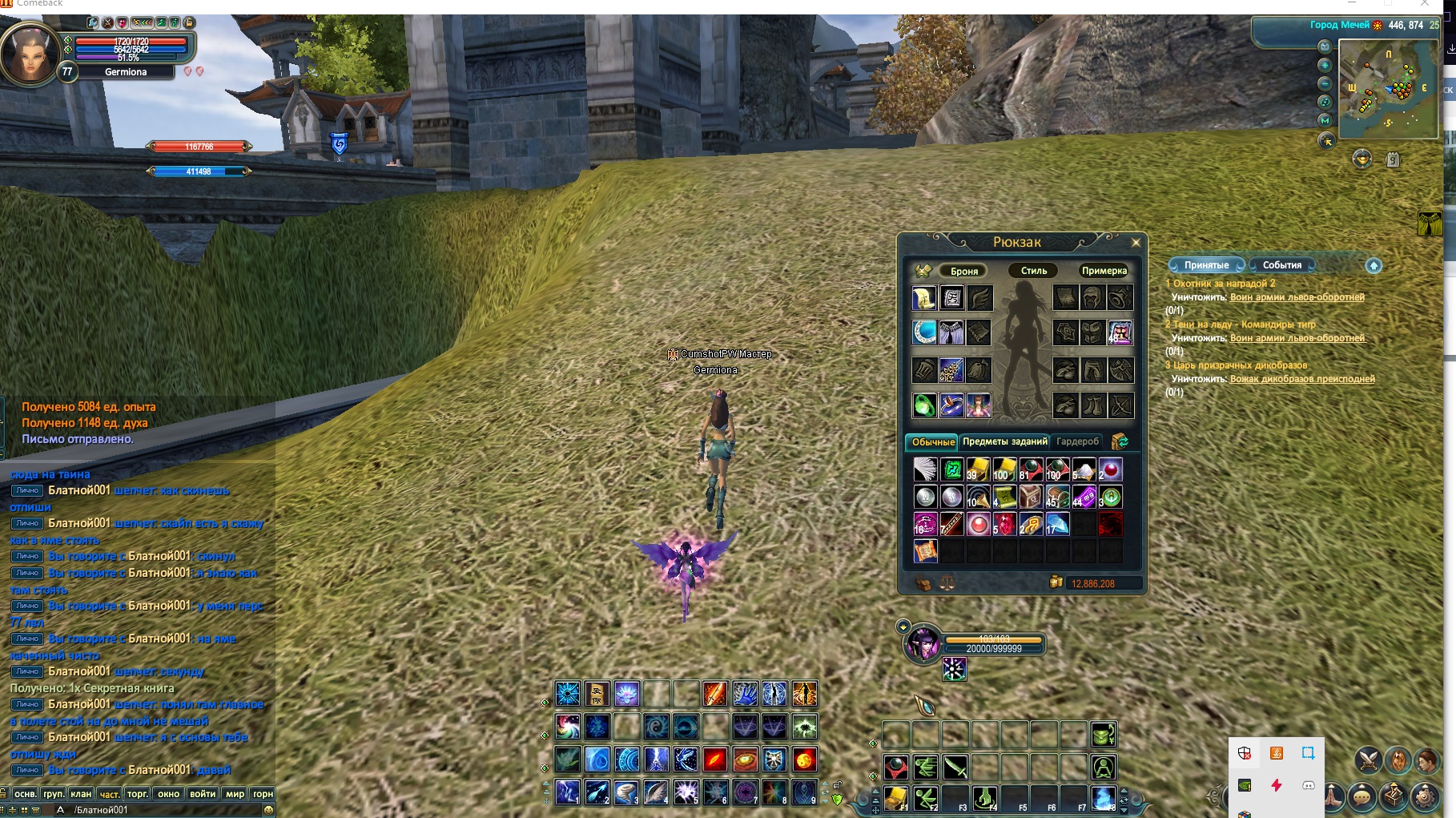Use the flaming sword skill icon

click(x=714, y=694)
